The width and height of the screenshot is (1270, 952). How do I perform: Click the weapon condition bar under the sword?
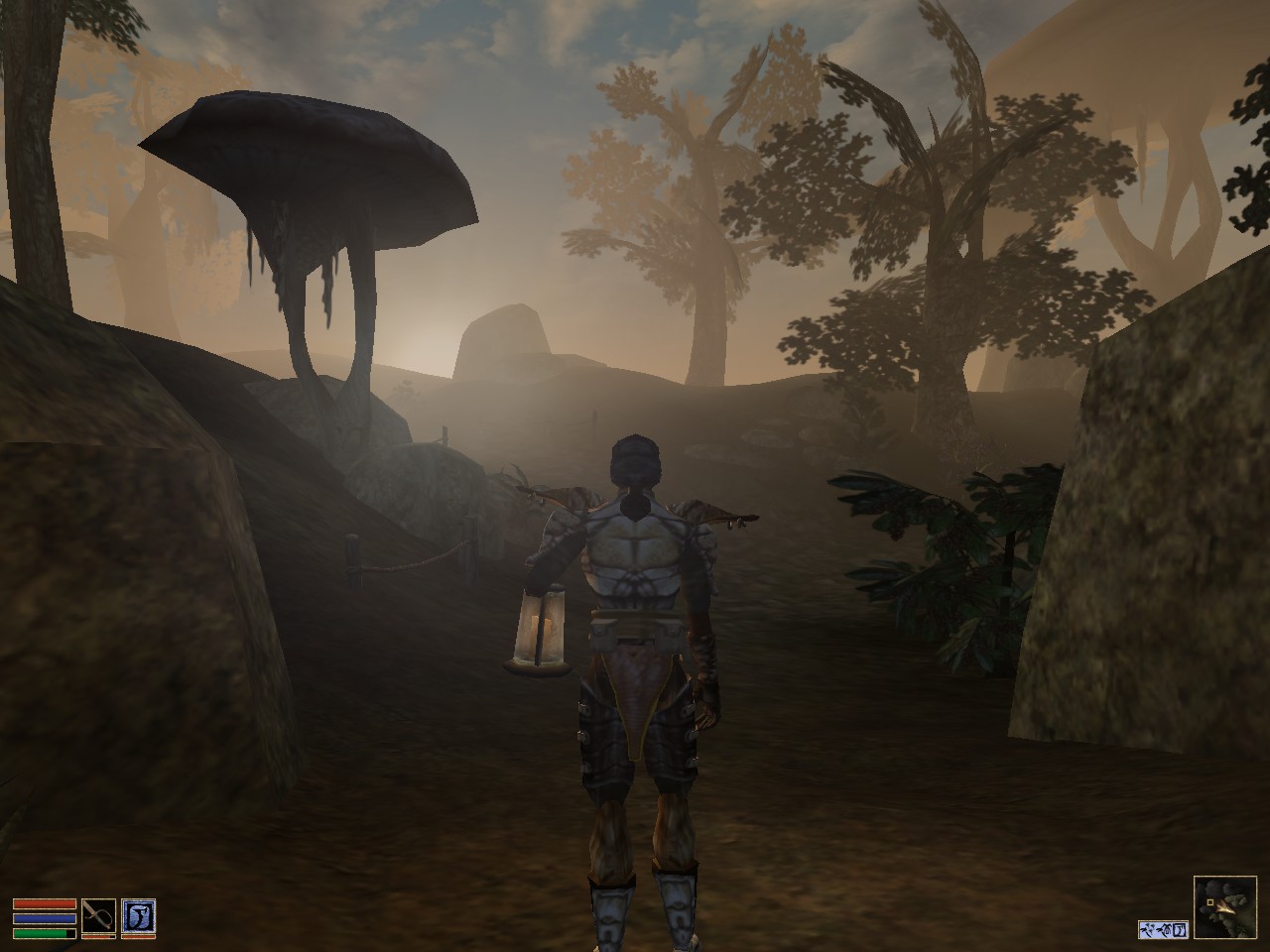coord(98,937)
